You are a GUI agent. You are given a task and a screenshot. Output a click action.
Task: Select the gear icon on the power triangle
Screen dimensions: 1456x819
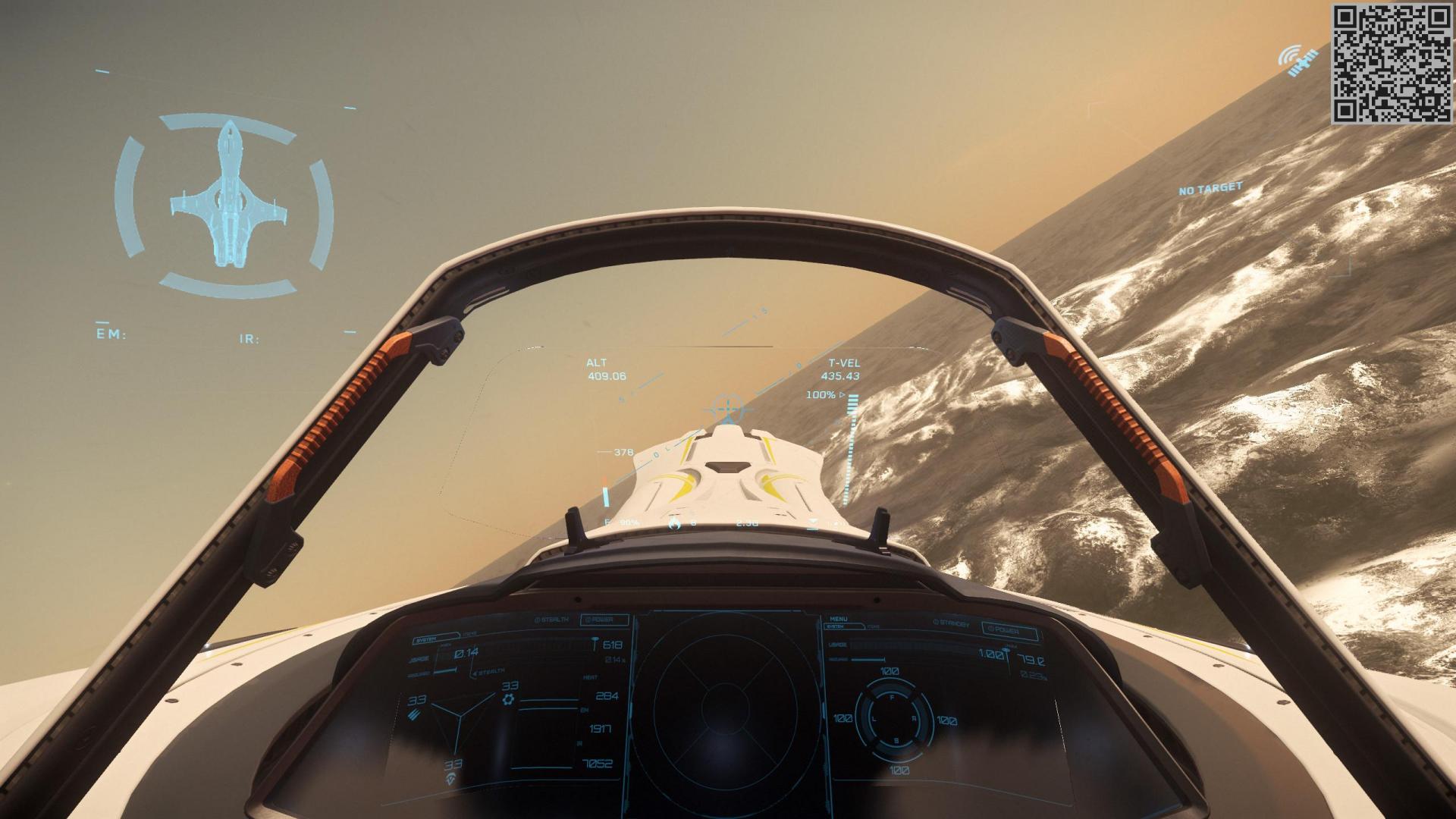510,700
